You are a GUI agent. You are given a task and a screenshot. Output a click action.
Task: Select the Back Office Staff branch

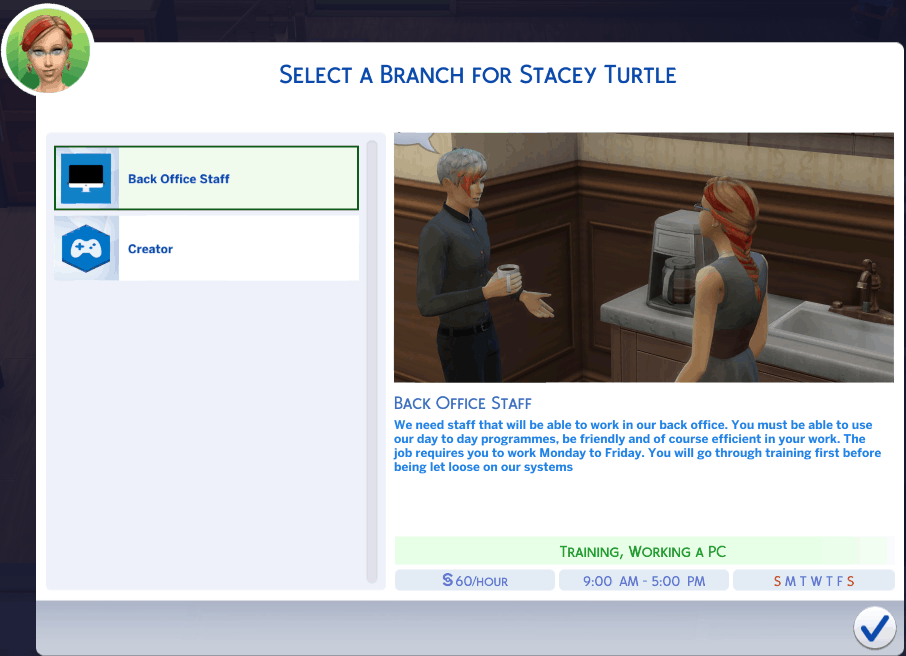[207, 179]
